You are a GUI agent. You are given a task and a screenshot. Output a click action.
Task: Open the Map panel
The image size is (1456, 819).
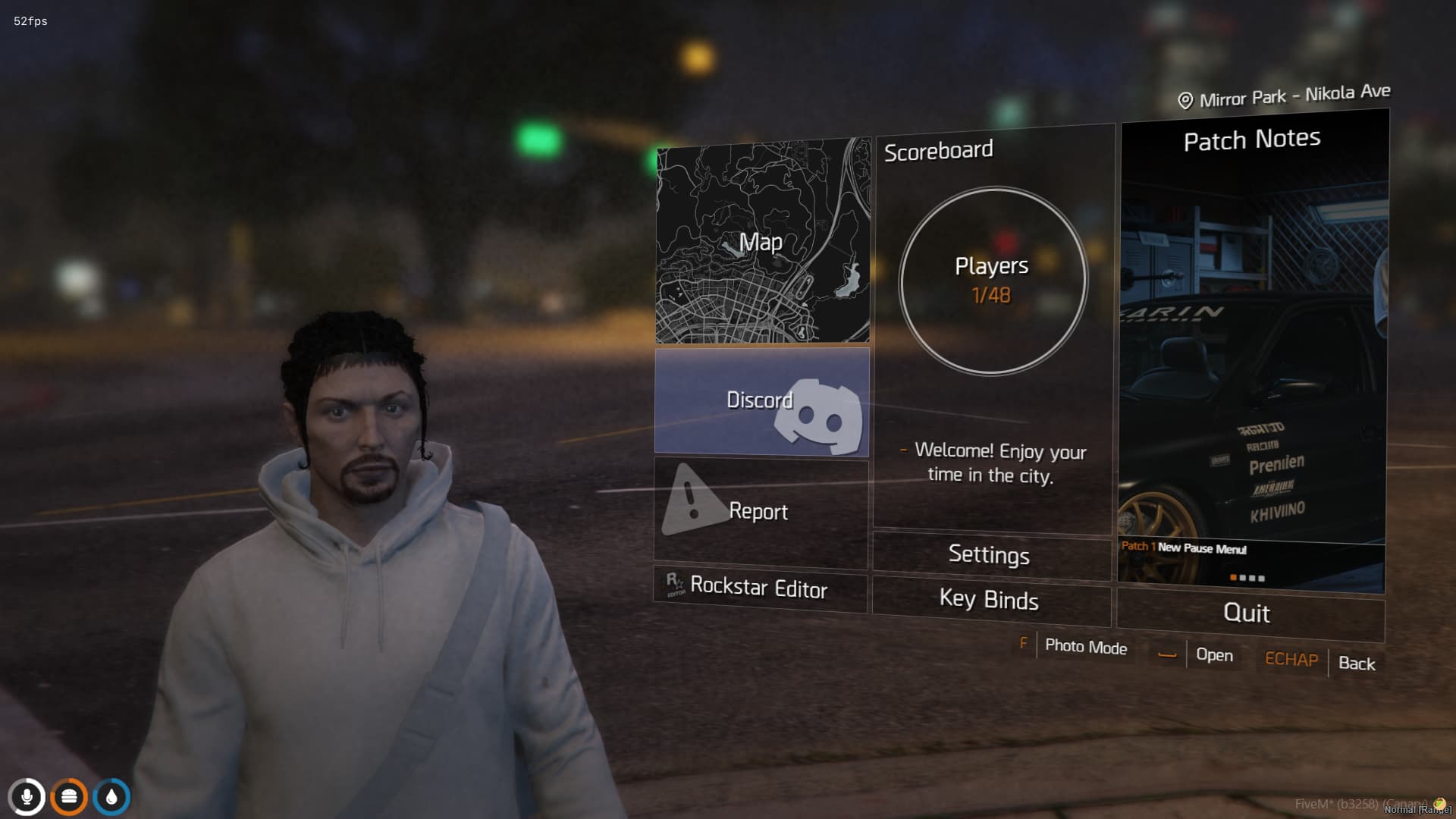(x=762, y=243)
